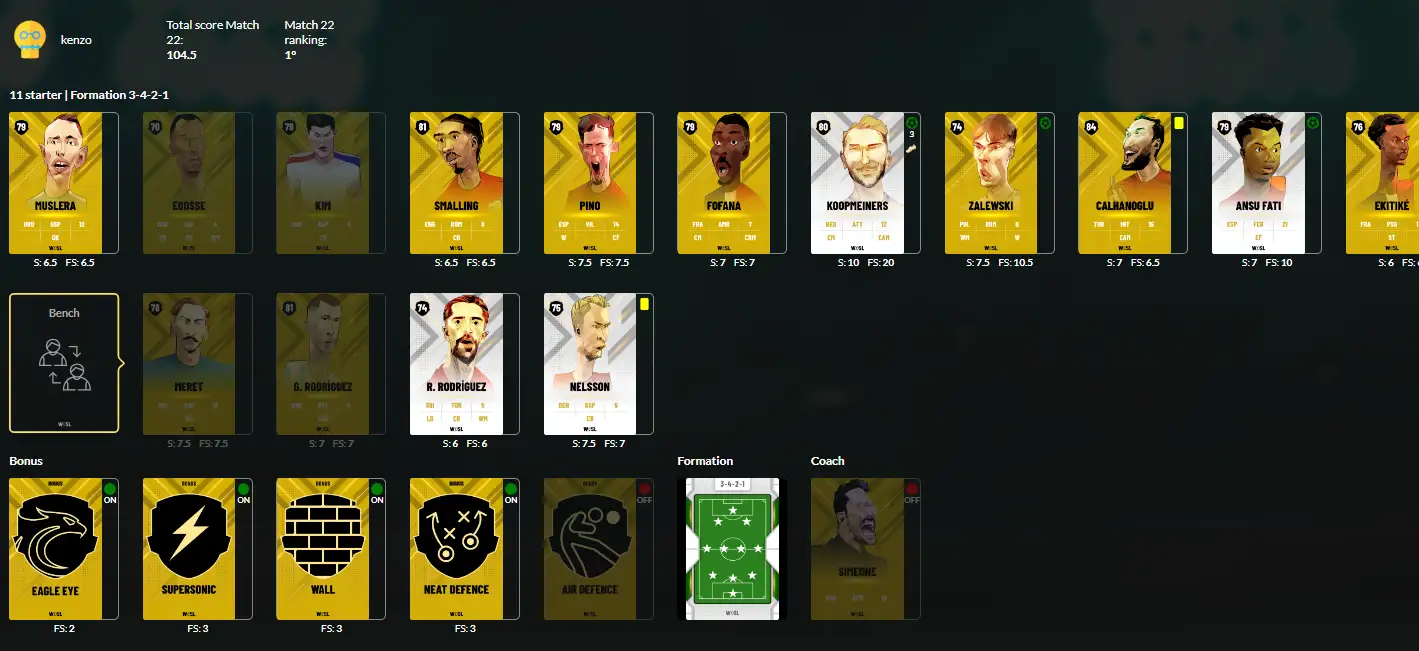Screen dimensions: 1419x651
Task: Choose the Supersonic bonus card
Action: pos(189,548)
